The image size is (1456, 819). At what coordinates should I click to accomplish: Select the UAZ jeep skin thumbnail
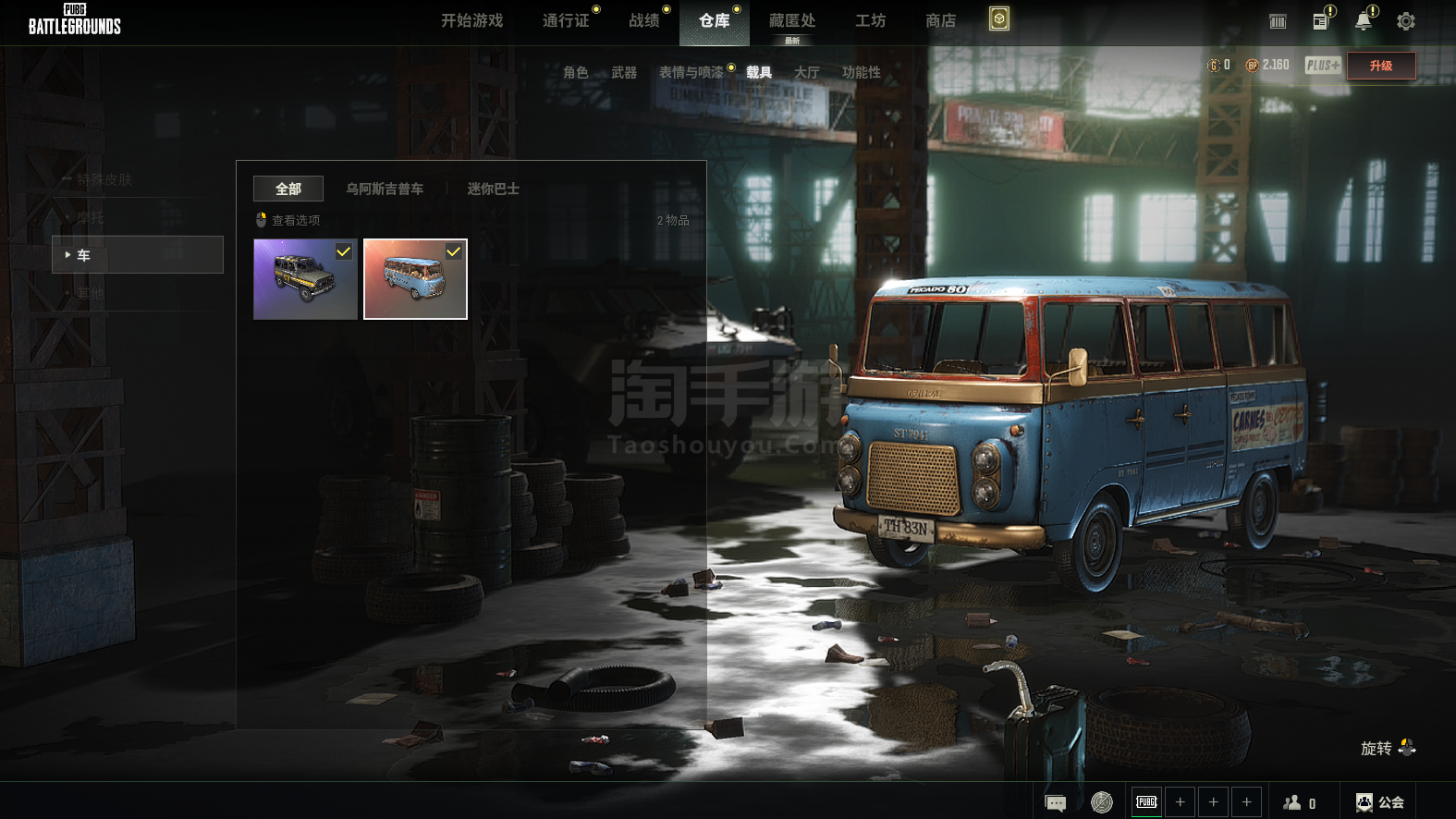click(x=305, y=279)
